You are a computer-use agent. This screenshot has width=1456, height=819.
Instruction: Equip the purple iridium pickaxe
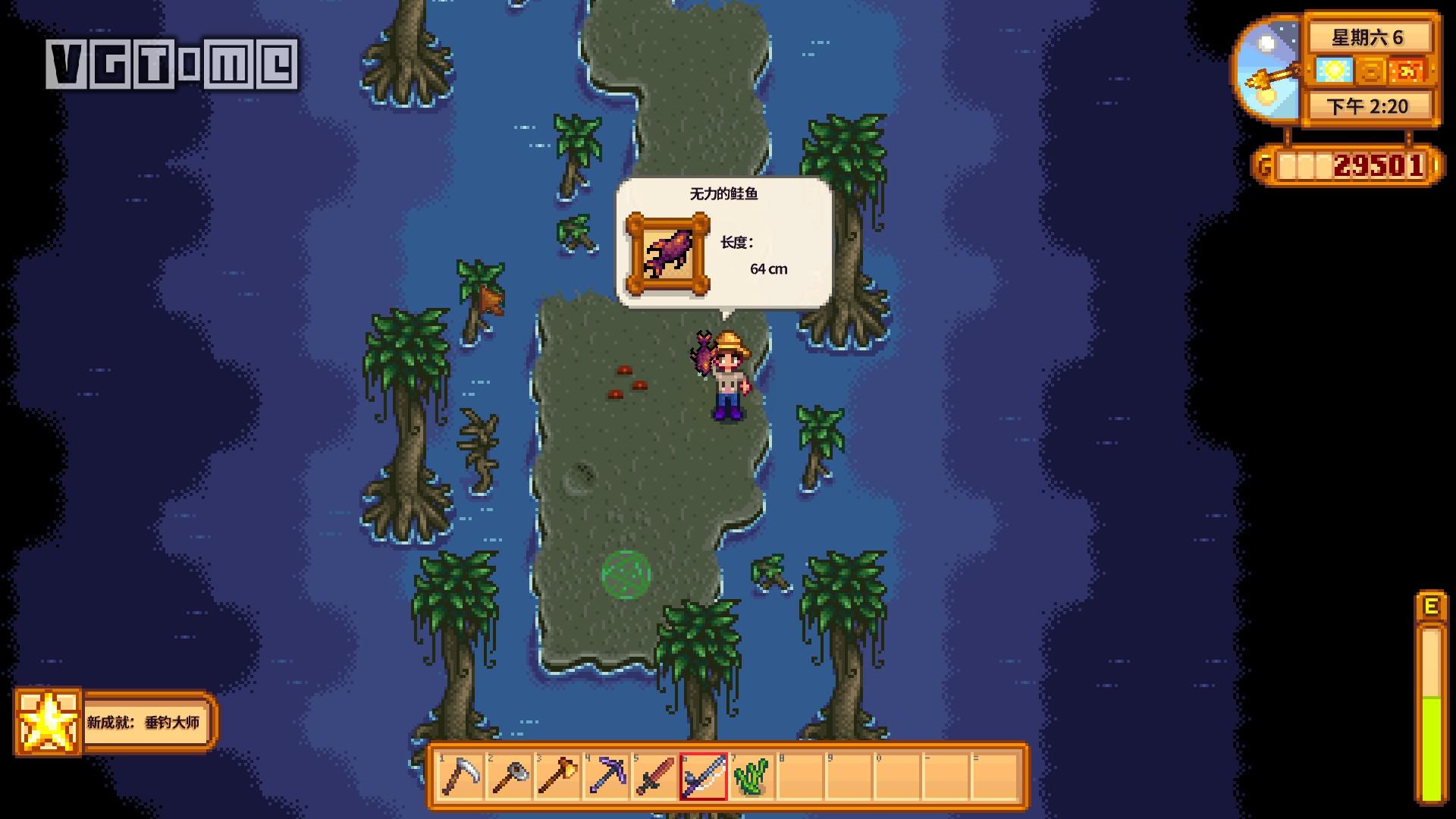click(x=607, y=776)
